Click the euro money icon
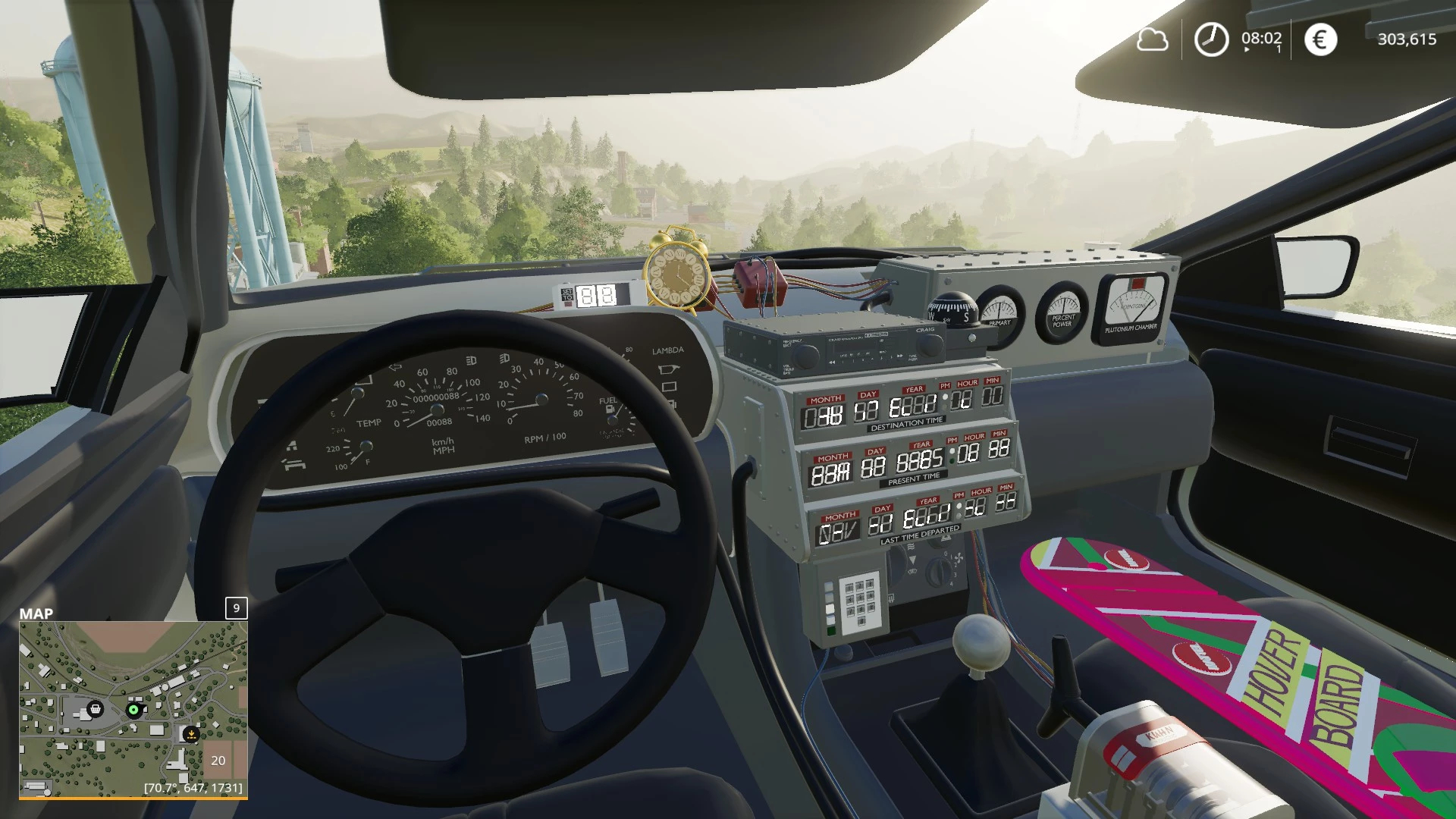Screen dimensions: 1456x819 pos(1320,39)
